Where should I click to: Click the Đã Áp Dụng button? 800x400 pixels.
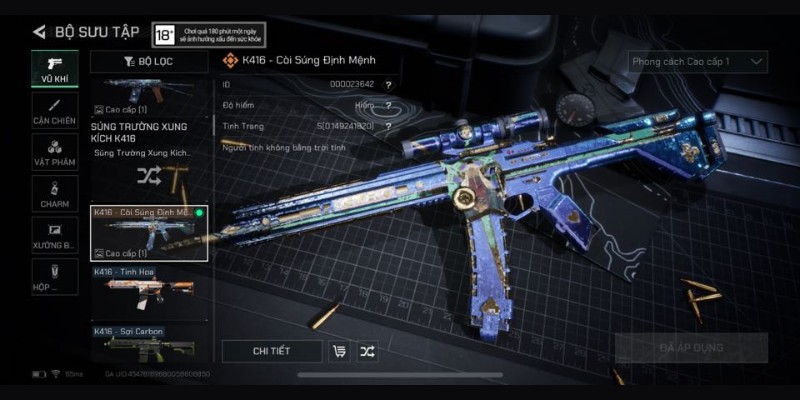tap(691, 348)
